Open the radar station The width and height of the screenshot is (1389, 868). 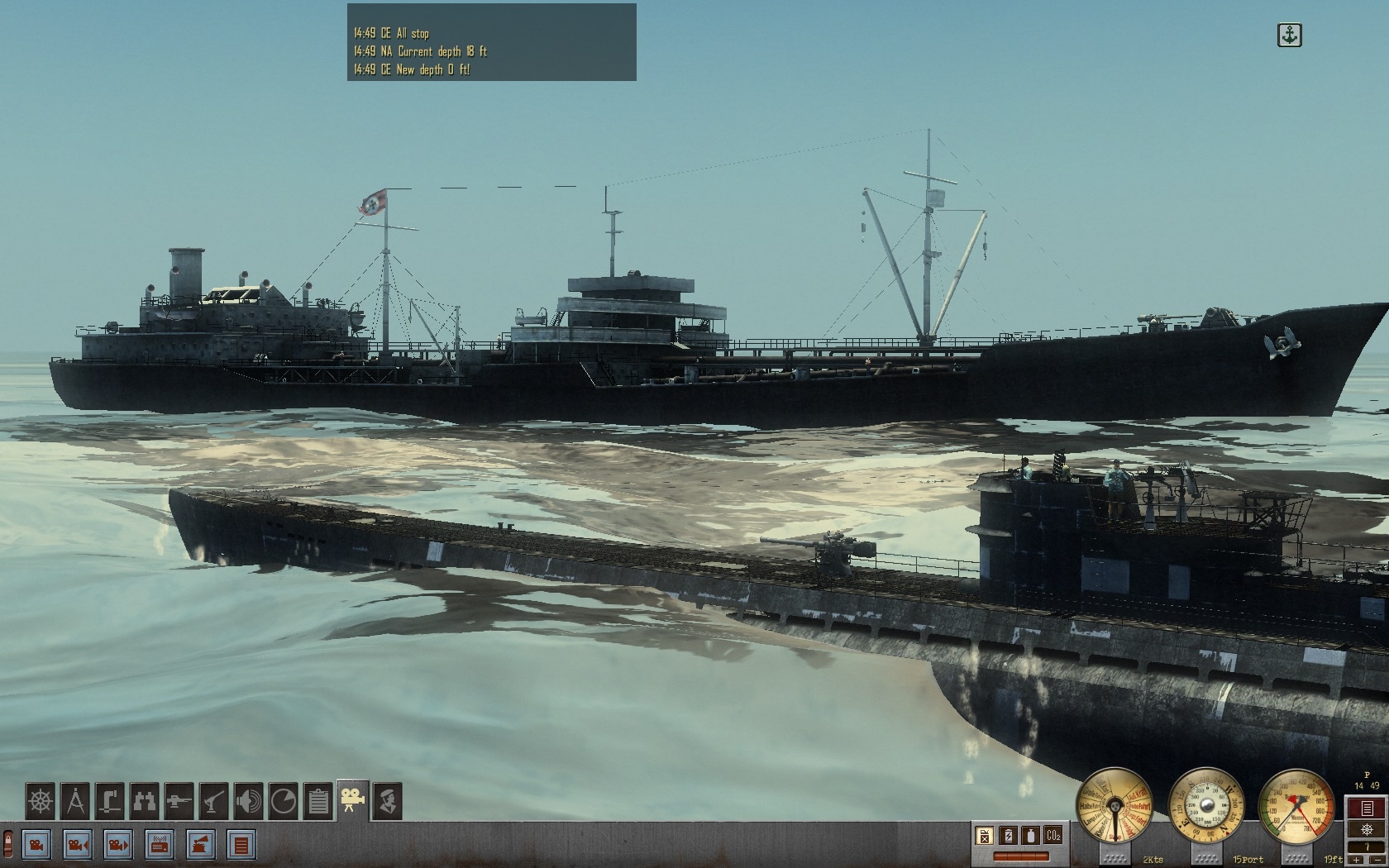284,801
